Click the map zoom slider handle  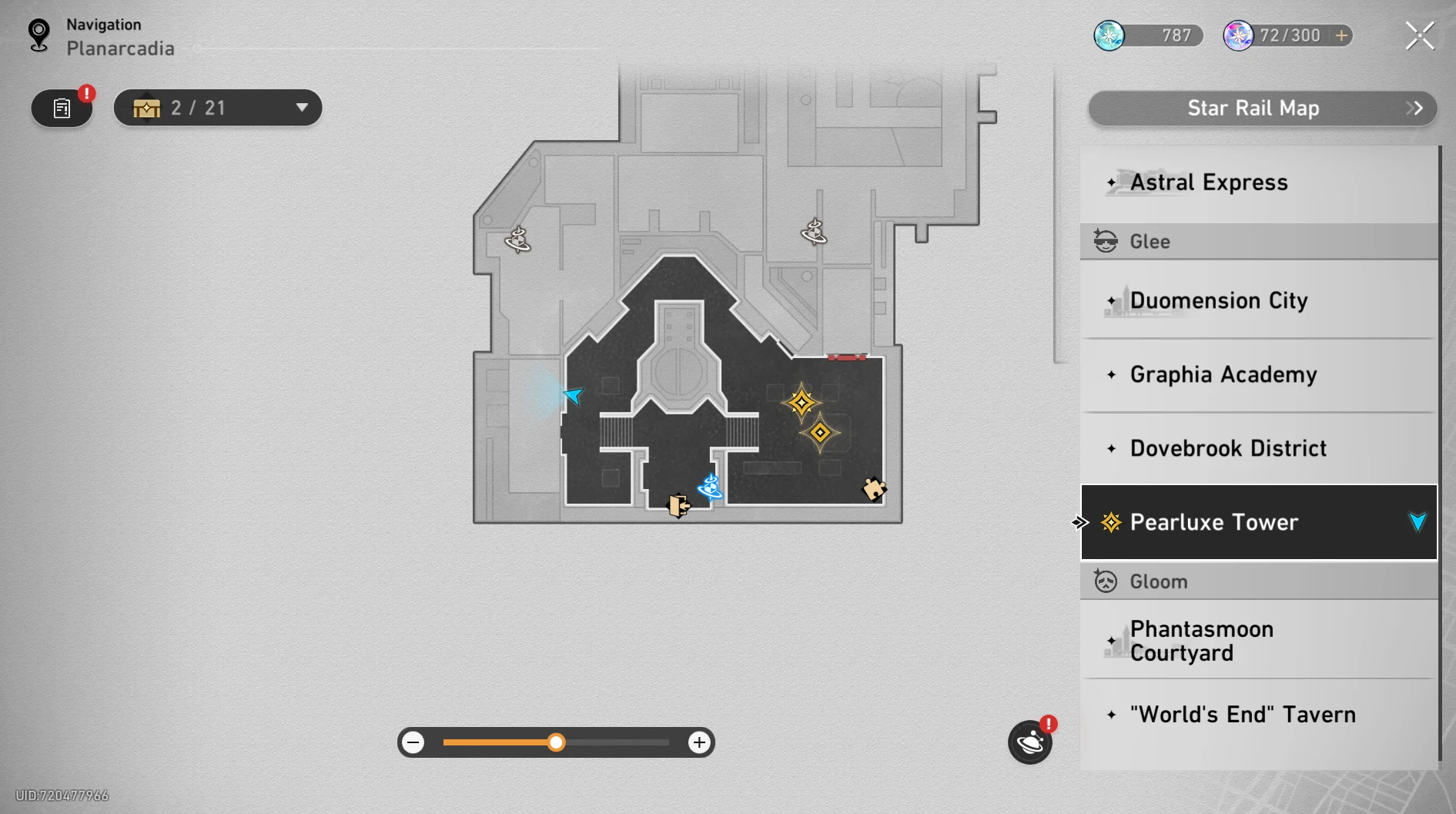pos(556,742)
